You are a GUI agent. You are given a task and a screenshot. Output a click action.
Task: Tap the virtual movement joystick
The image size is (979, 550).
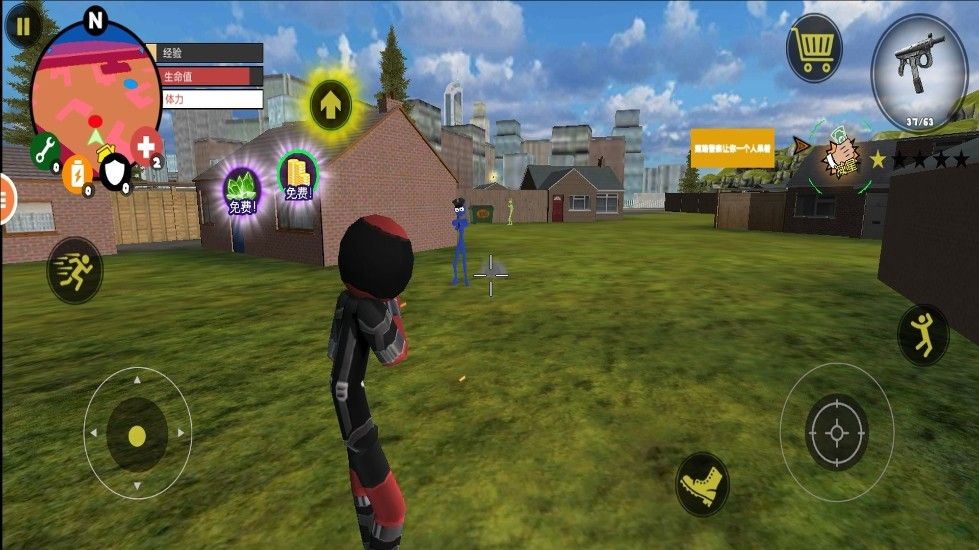[137, 434]
